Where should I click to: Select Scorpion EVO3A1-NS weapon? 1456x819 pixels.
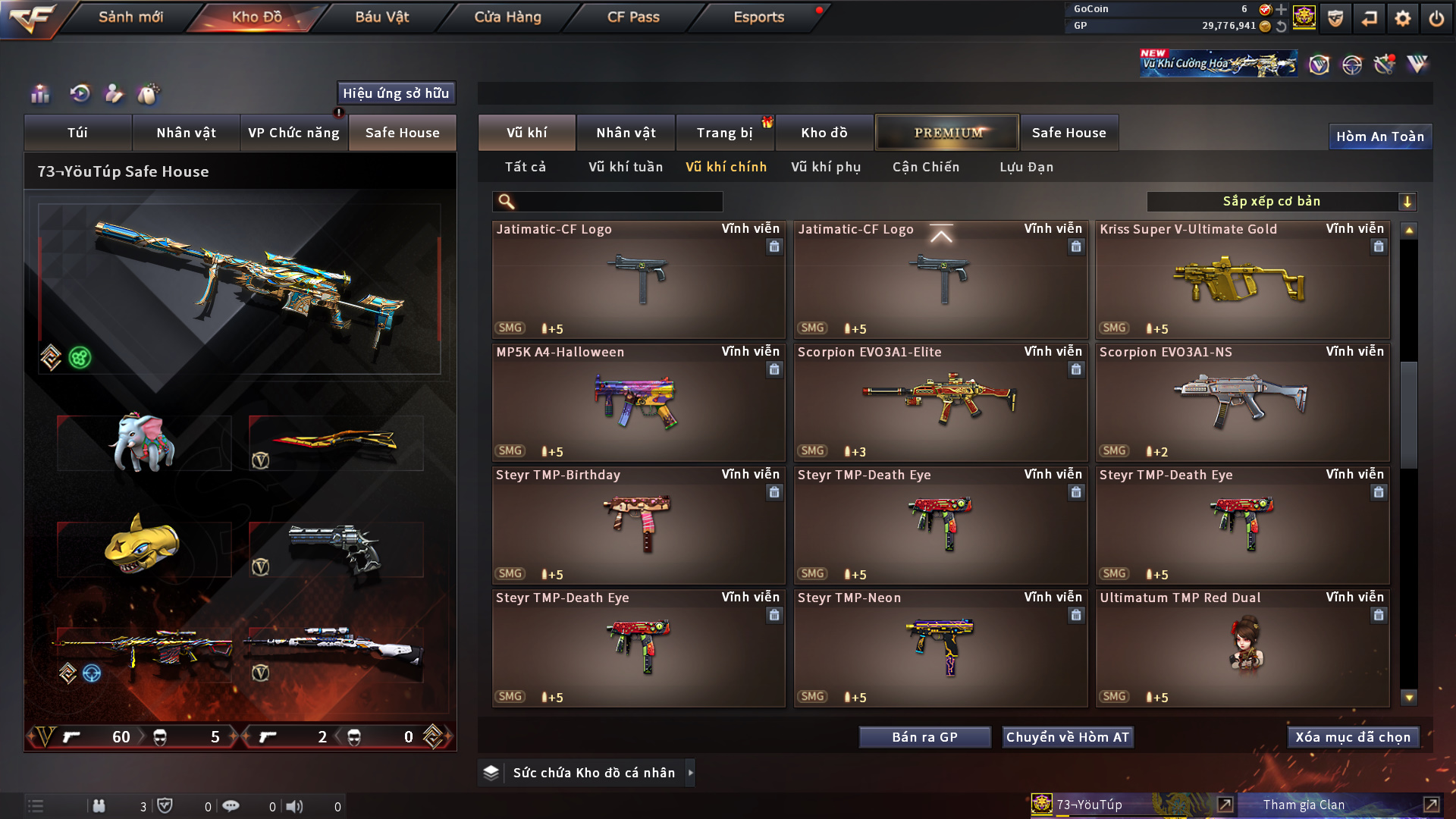[1242, 403]
